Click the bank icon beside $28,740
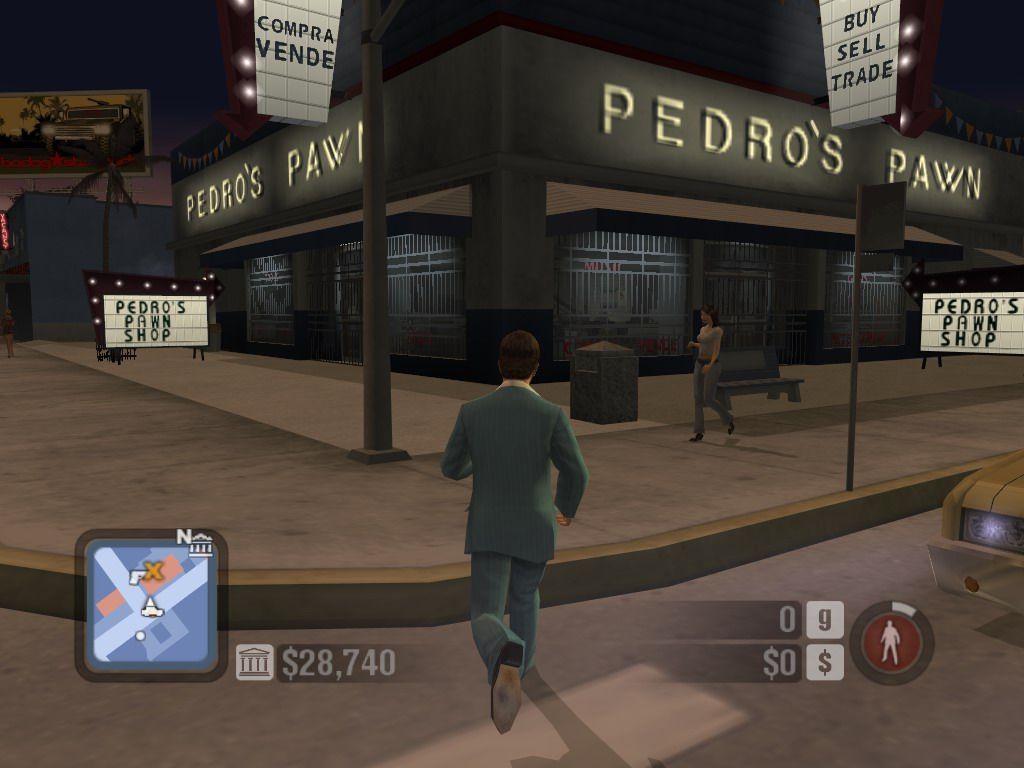 pyautogui.click(x=254, y=662)
